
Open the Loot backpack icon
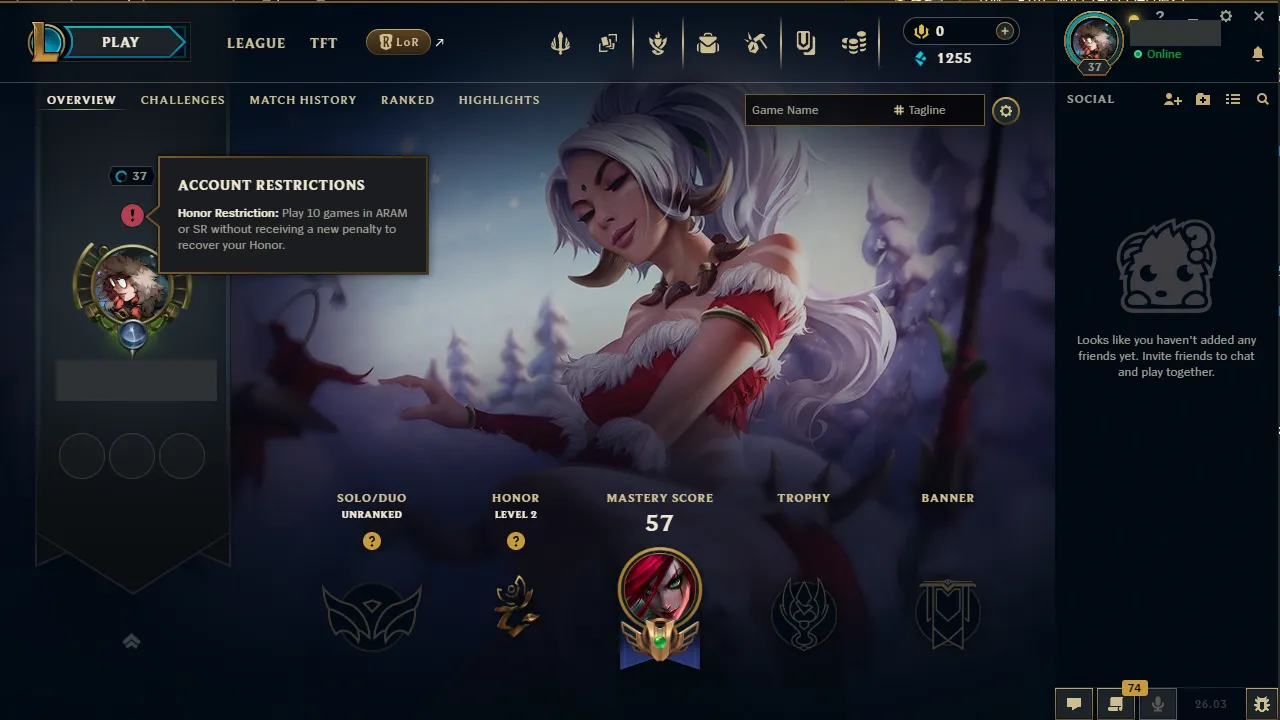pyautogui.click(x=708, y=42)
